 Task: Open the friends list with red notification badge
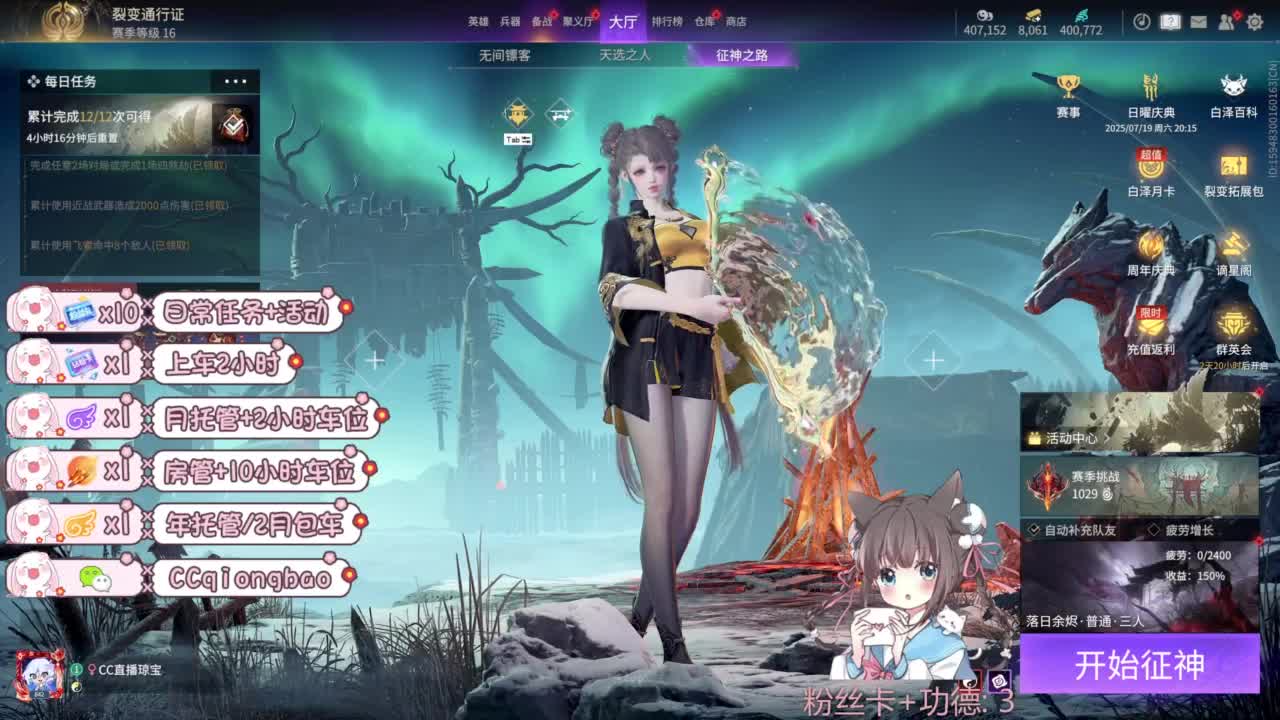click(1226, 20)
